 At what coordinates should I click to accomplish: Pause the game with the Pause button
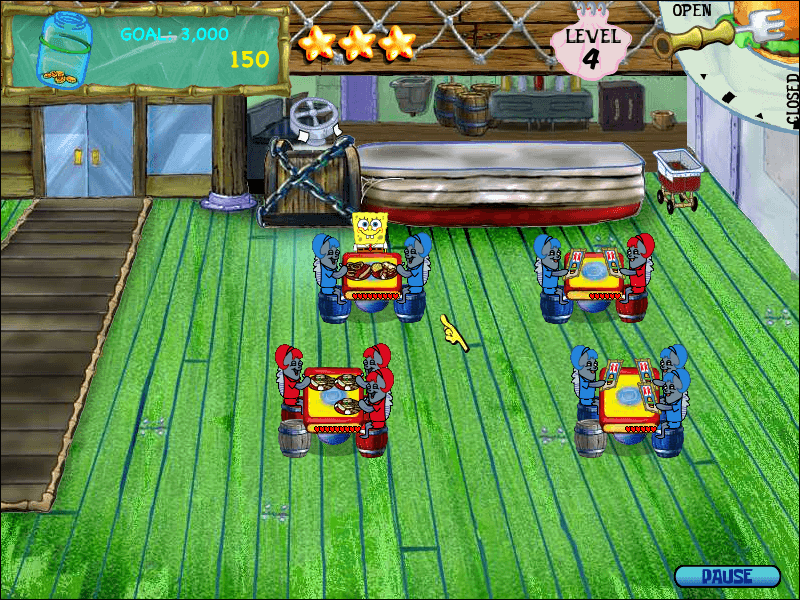click(x=727, y=576)
